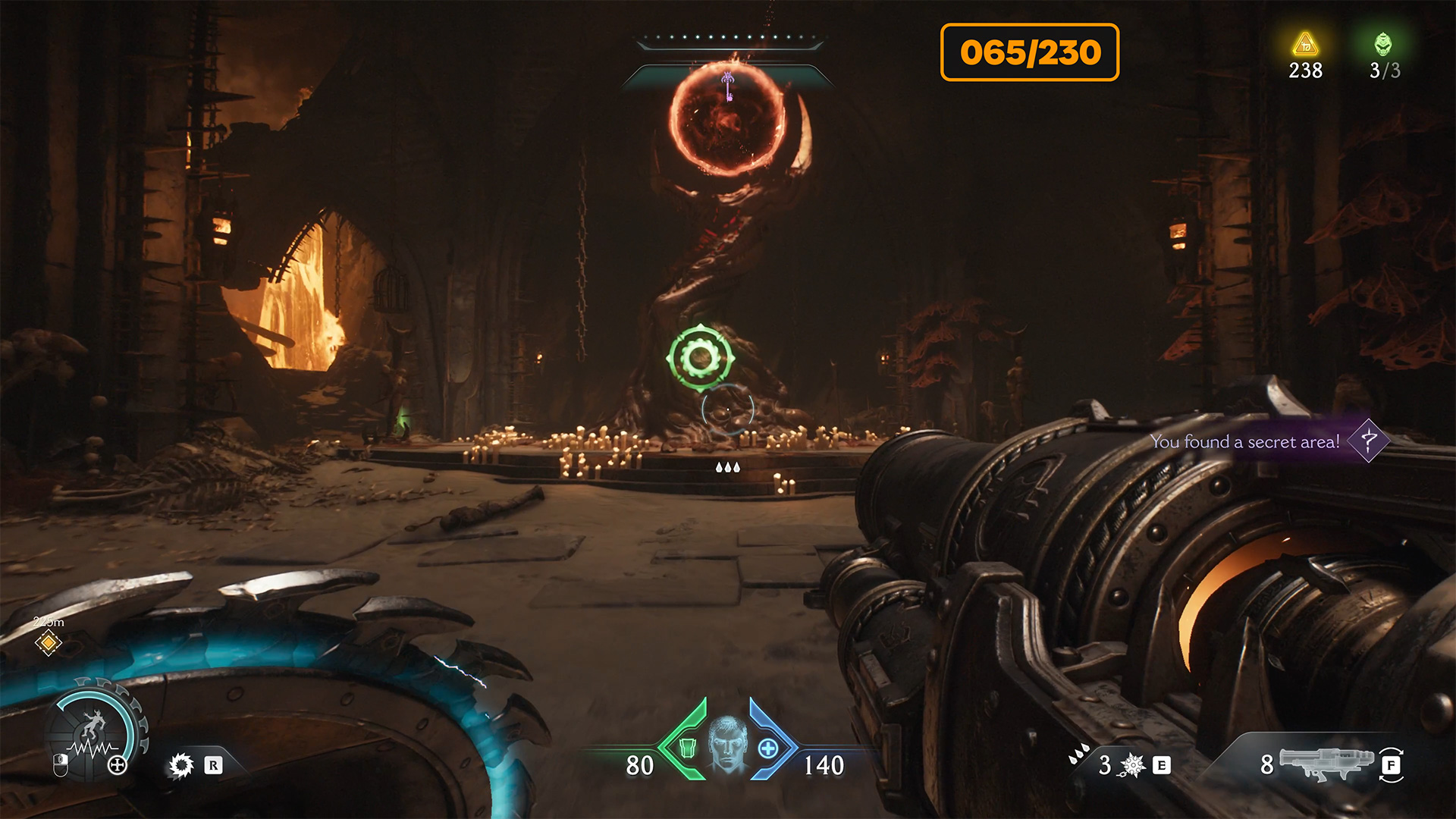Click the blue health cross icon

768,748
